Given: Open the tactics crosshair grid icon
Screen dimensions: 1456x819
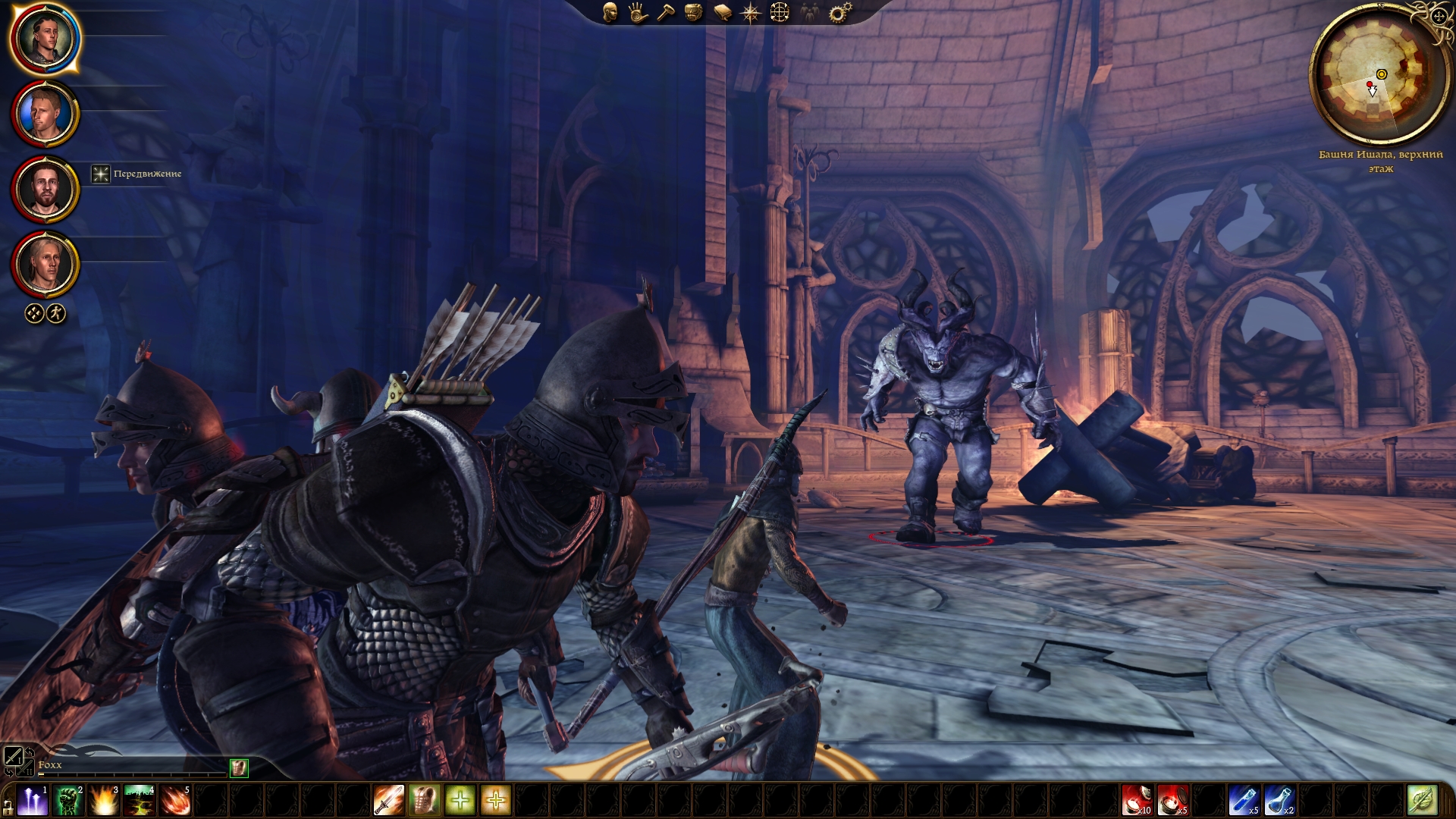Looking at the screenshot, I should (x=780, y=12).
